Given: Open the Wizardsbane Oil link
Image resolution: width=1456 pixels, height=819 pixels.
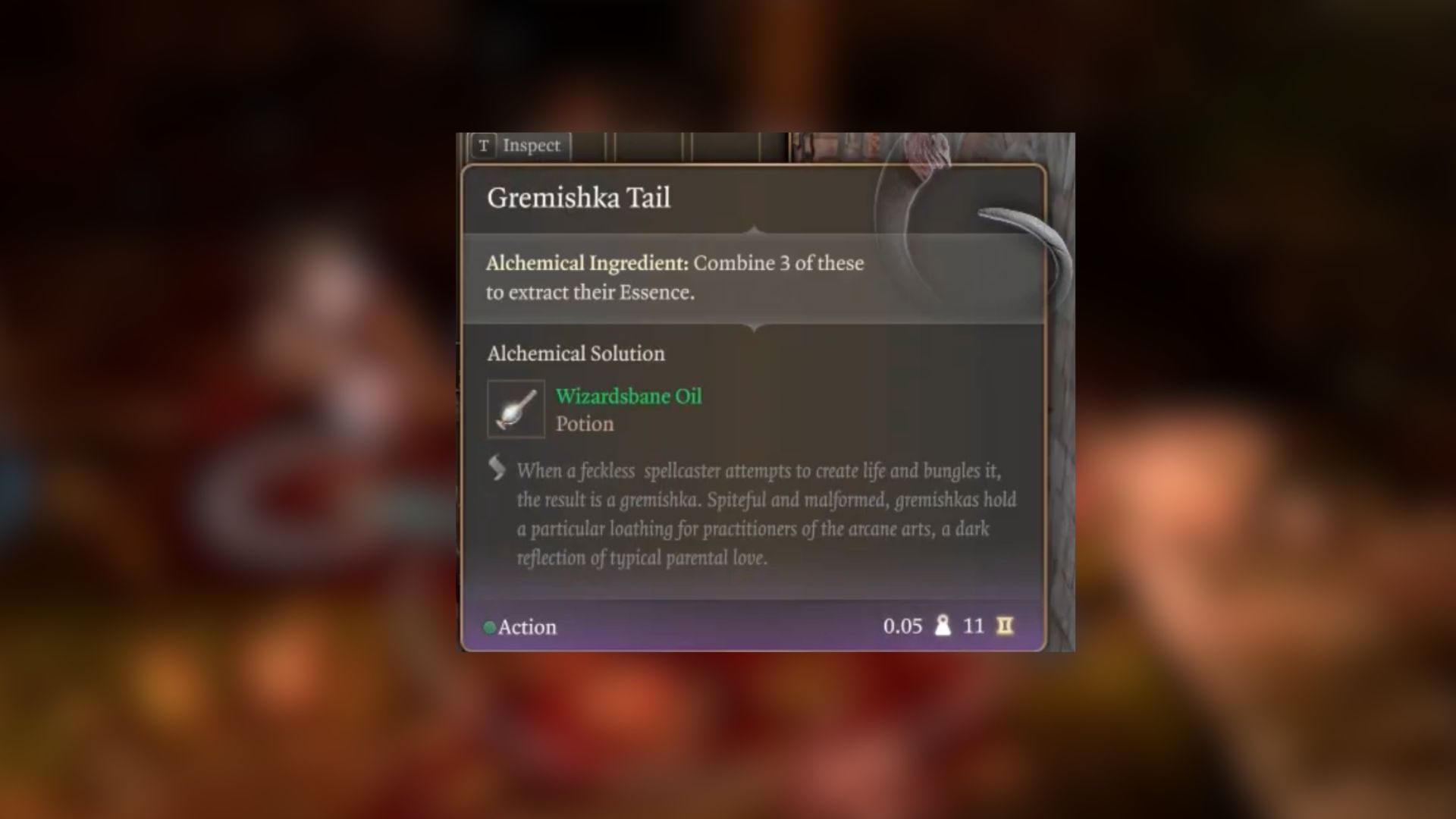Looking at the screenshot, I should (629, 396).
